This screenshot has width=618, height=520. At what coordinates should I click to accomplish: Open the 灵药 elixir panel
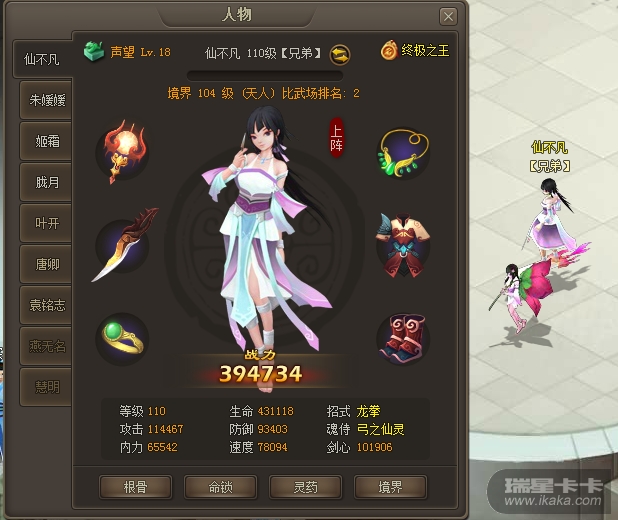[x=305, y=486]
